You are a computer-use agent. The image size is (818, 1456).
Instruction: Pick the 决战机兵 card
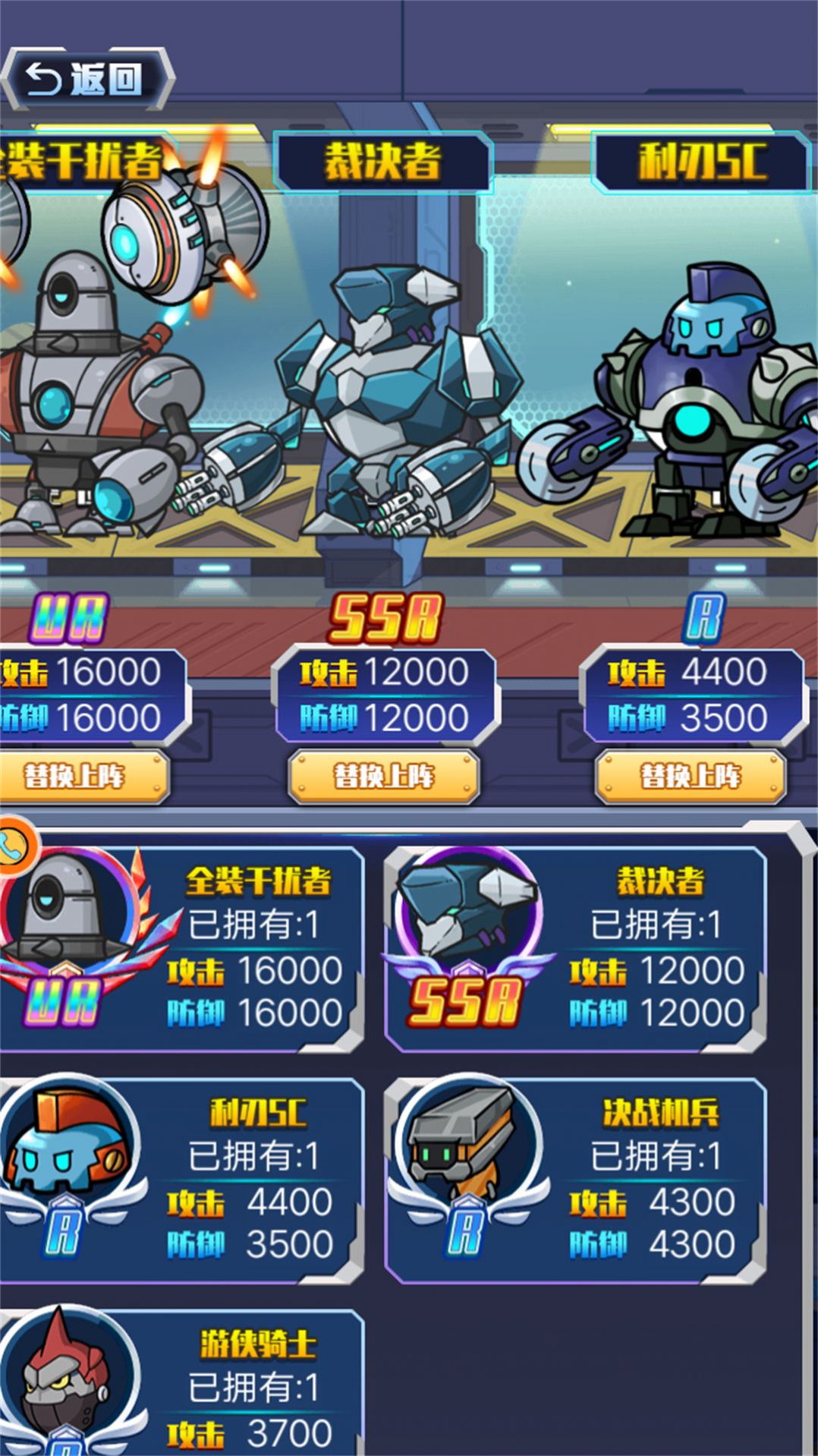575,1180
